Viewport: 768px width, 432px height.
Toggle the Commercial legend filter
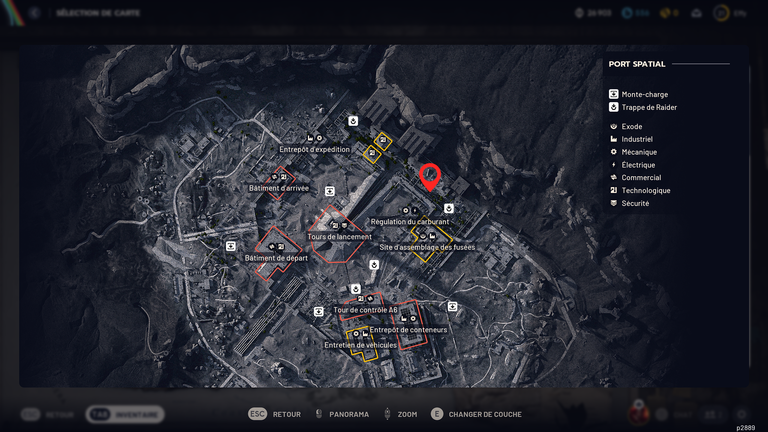point(640,178)
